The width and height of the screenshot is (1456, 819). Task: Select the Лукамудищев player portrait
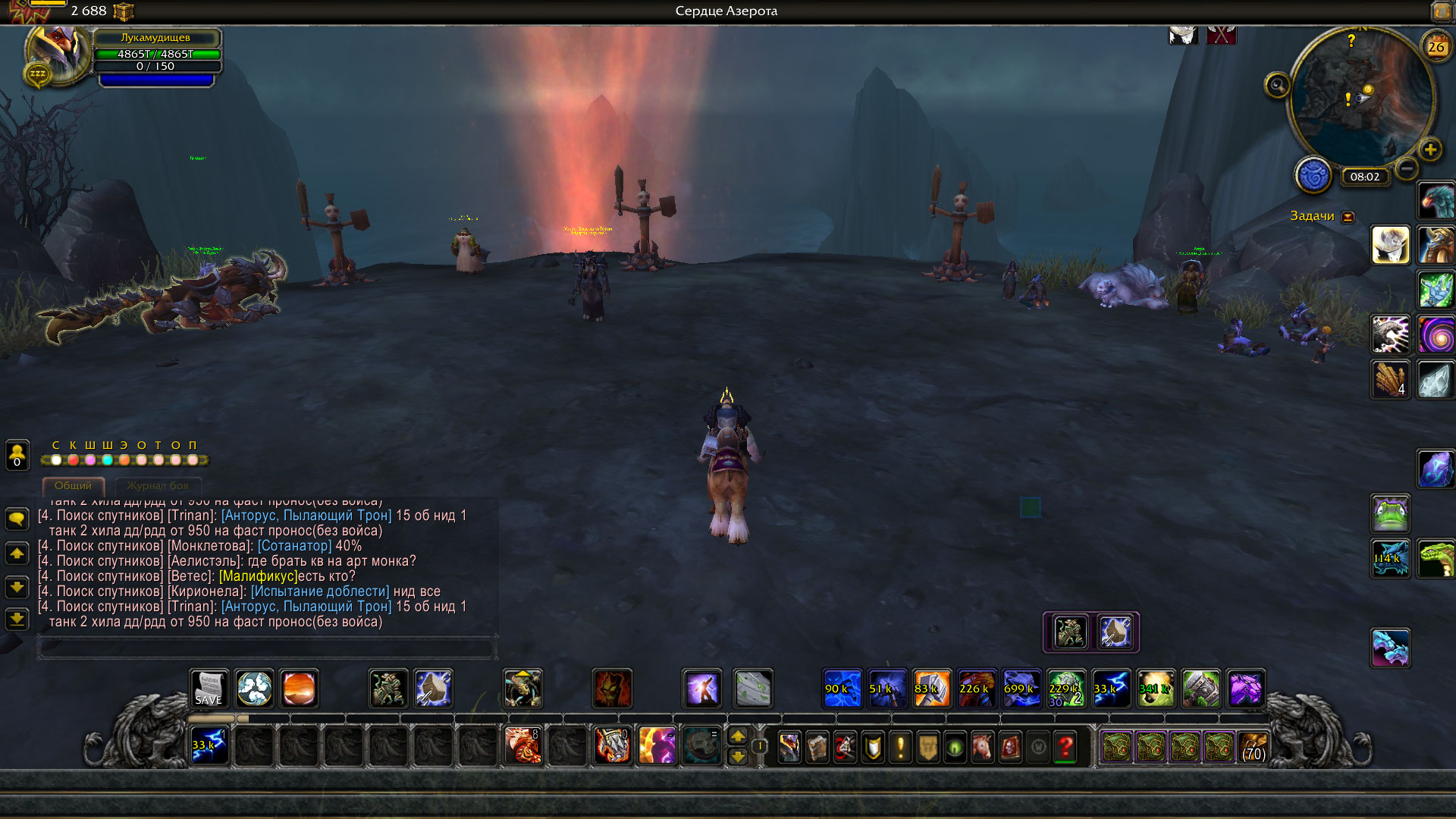coord(57,53)
